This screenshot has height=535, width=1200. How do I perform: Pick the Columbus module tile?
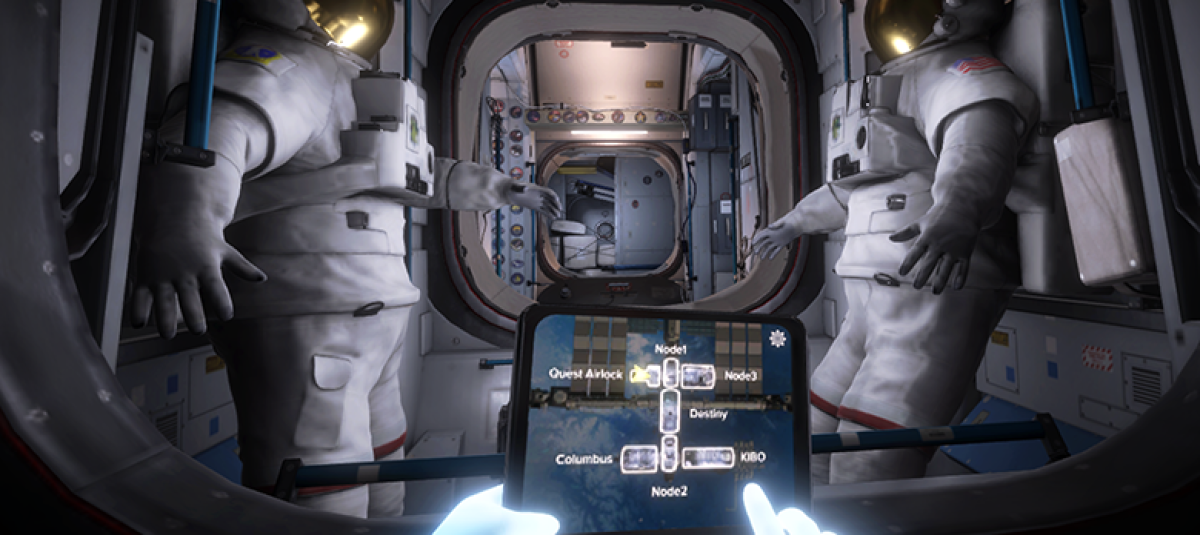638,459
